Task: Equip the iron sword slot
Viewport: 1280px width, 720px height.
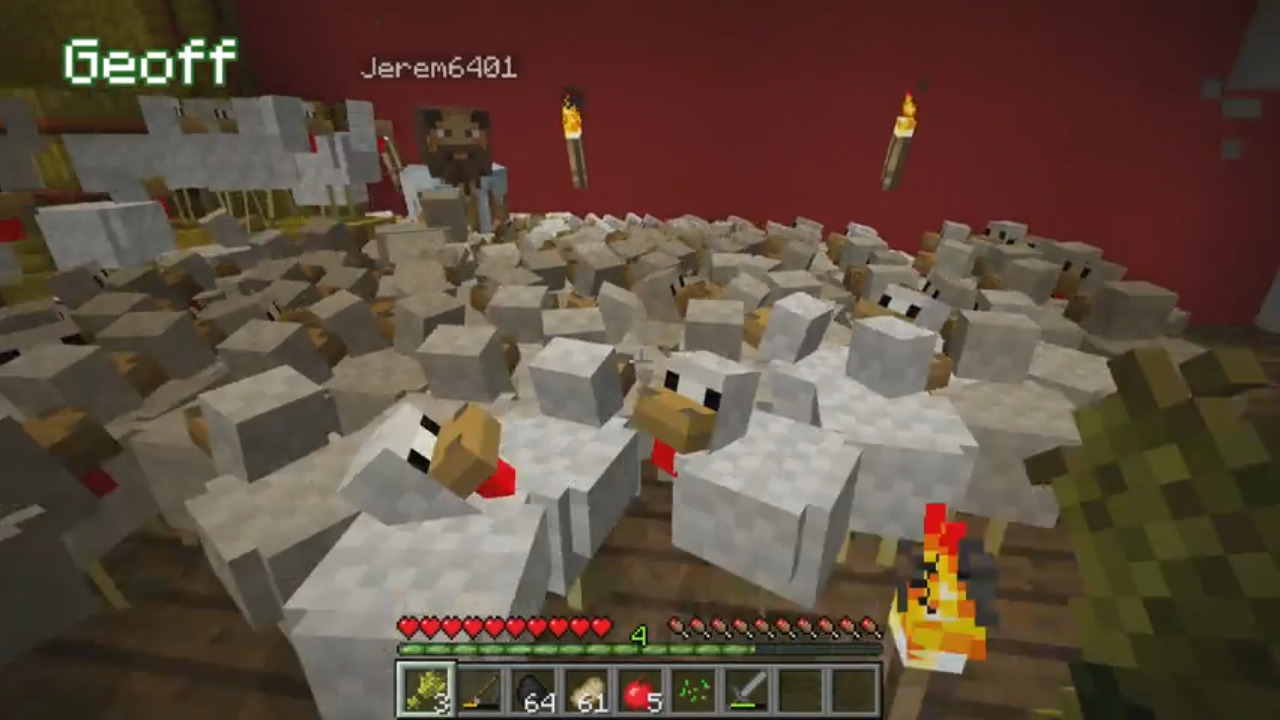Action: 747,689
